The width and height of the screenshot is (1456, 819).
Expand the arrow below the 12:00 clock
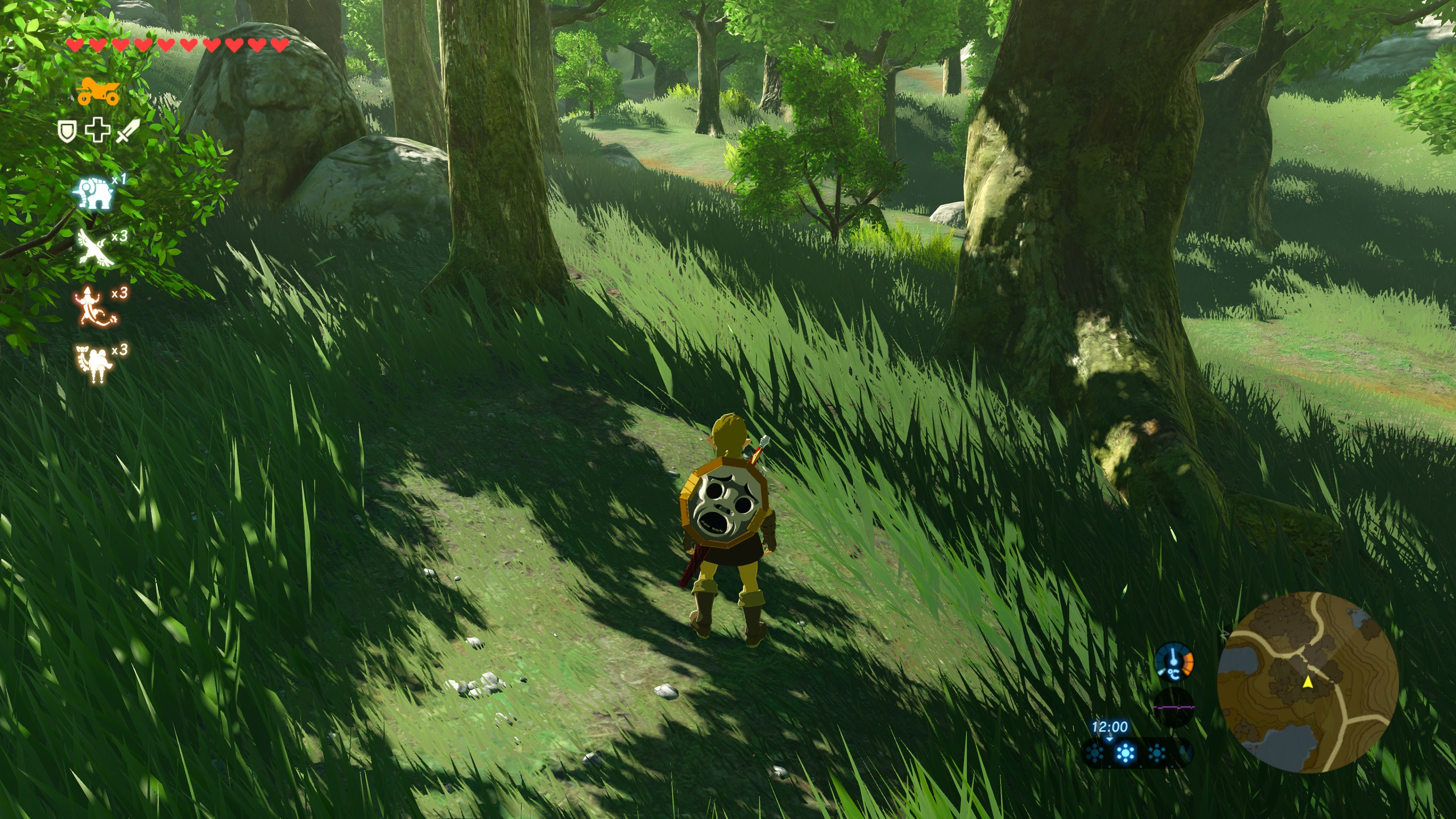coord(1108,739)
